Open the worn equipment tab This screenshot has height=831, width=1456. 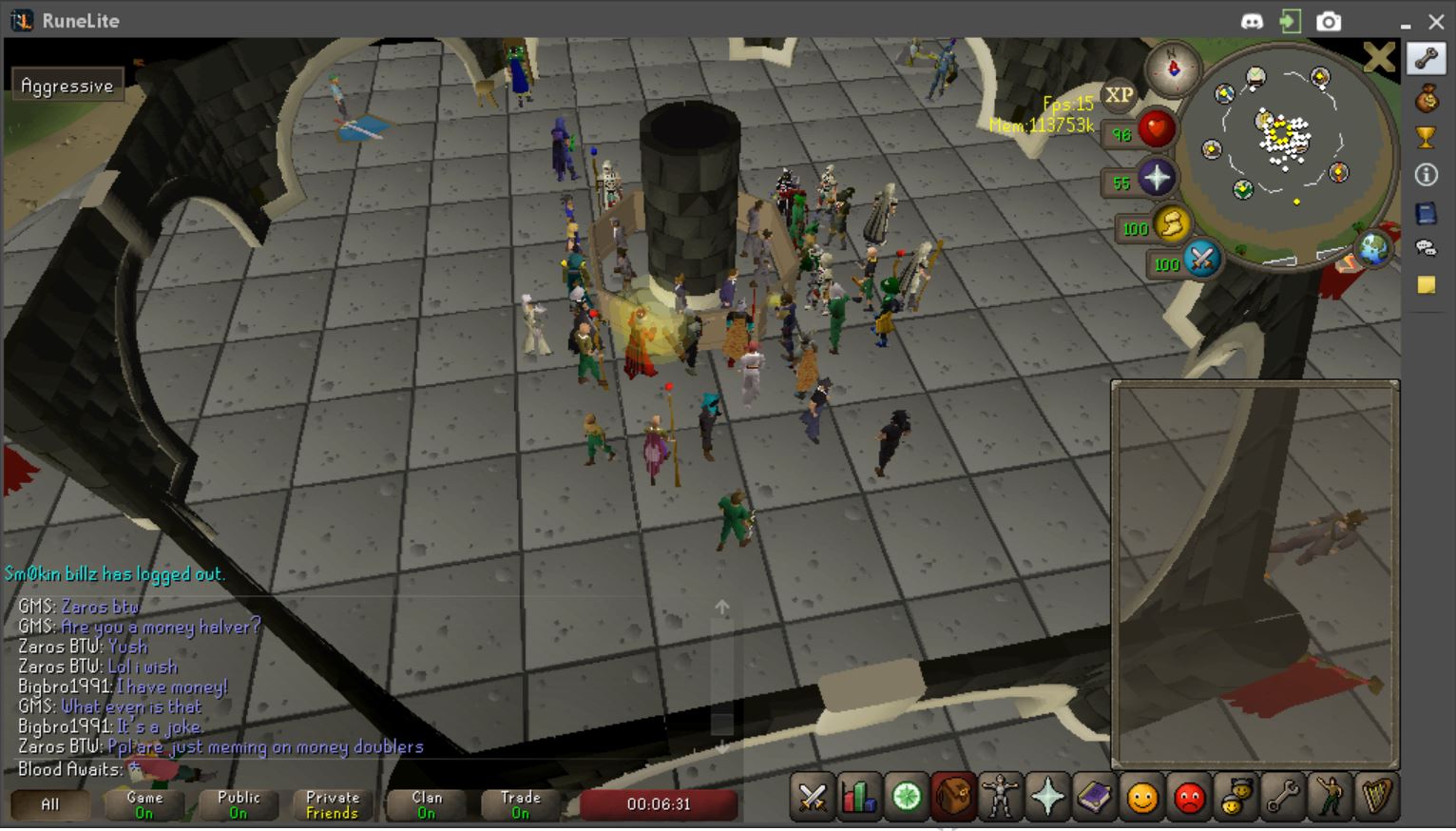click(1000, 797)
